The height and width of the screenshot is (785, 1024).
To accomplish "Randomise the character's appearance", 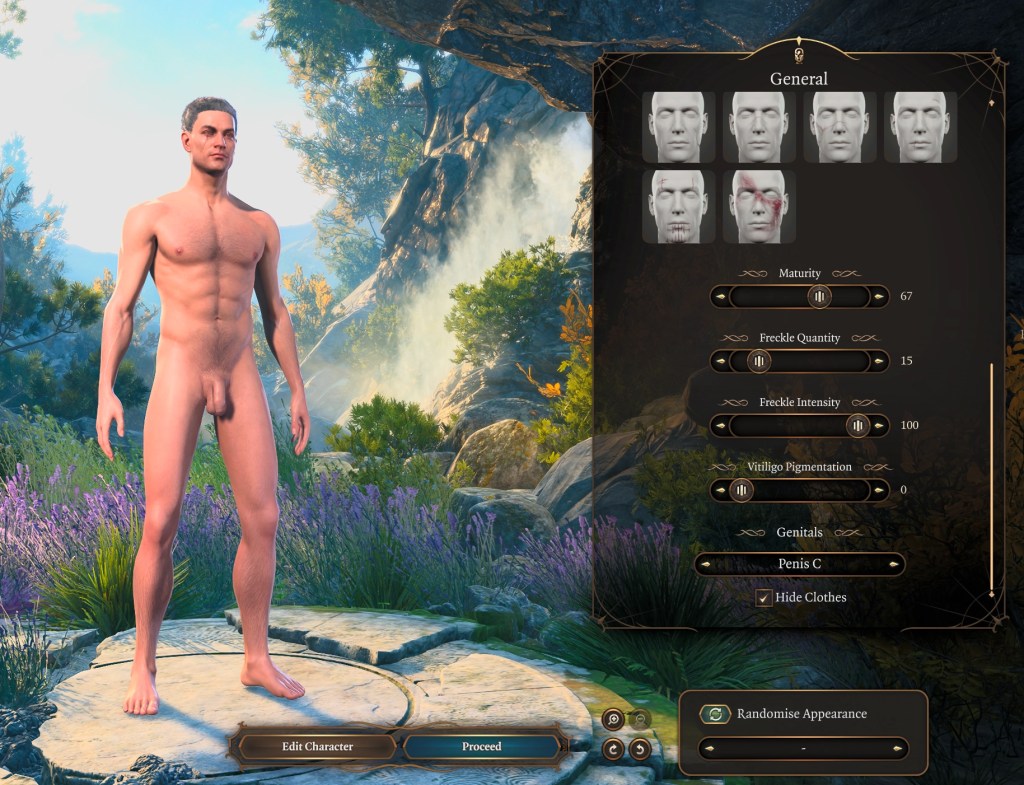I will (715, 714).
